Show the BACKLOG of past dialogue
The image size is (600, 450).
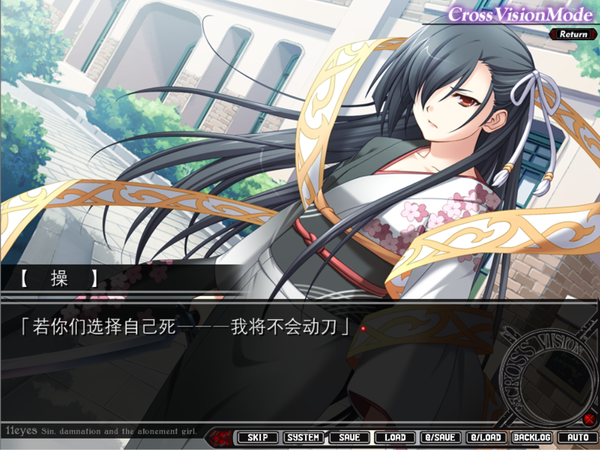[x=531, y=437]
